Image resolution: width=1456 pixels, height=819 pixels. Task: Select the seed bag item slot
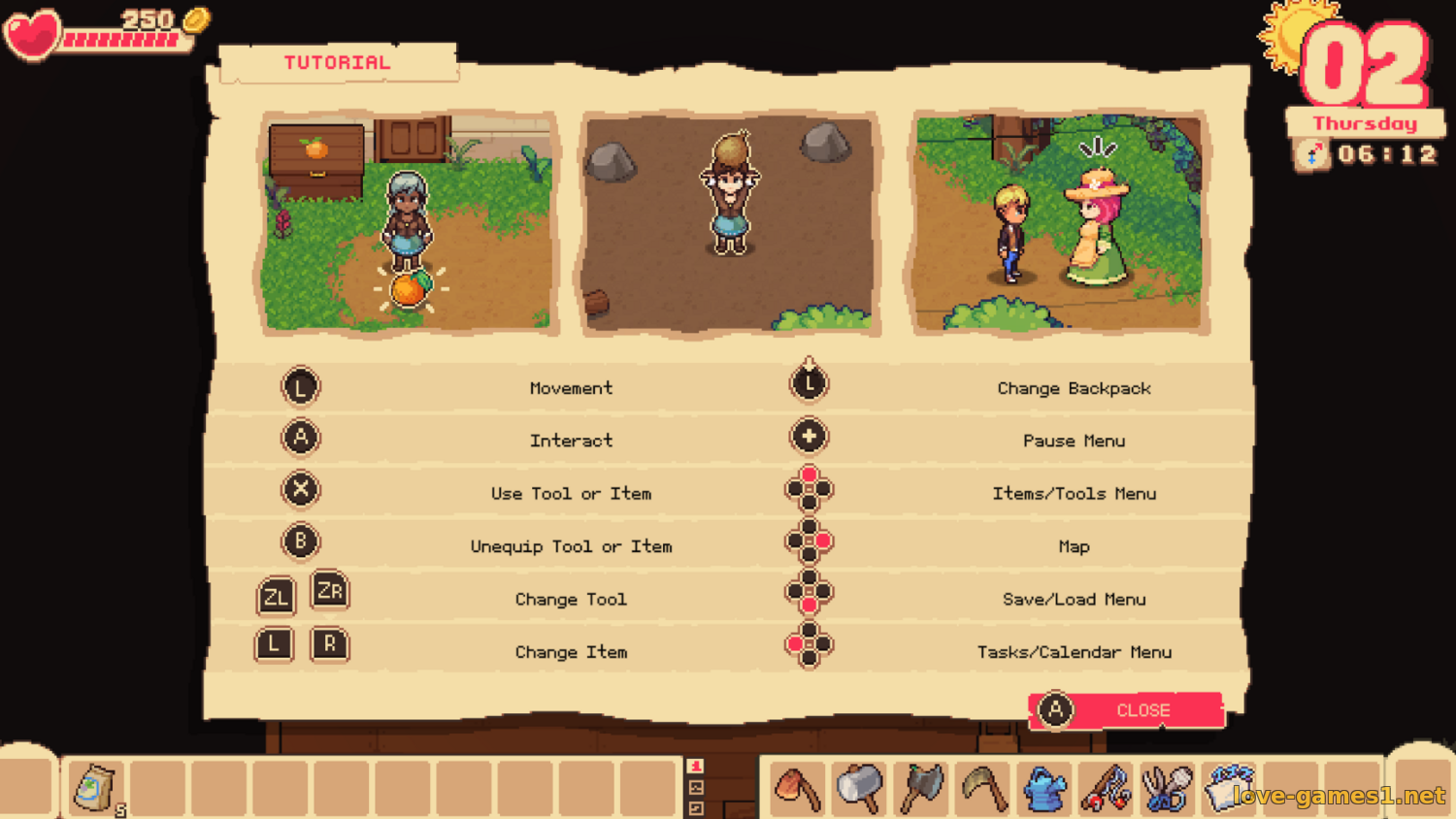click(95, 788)
